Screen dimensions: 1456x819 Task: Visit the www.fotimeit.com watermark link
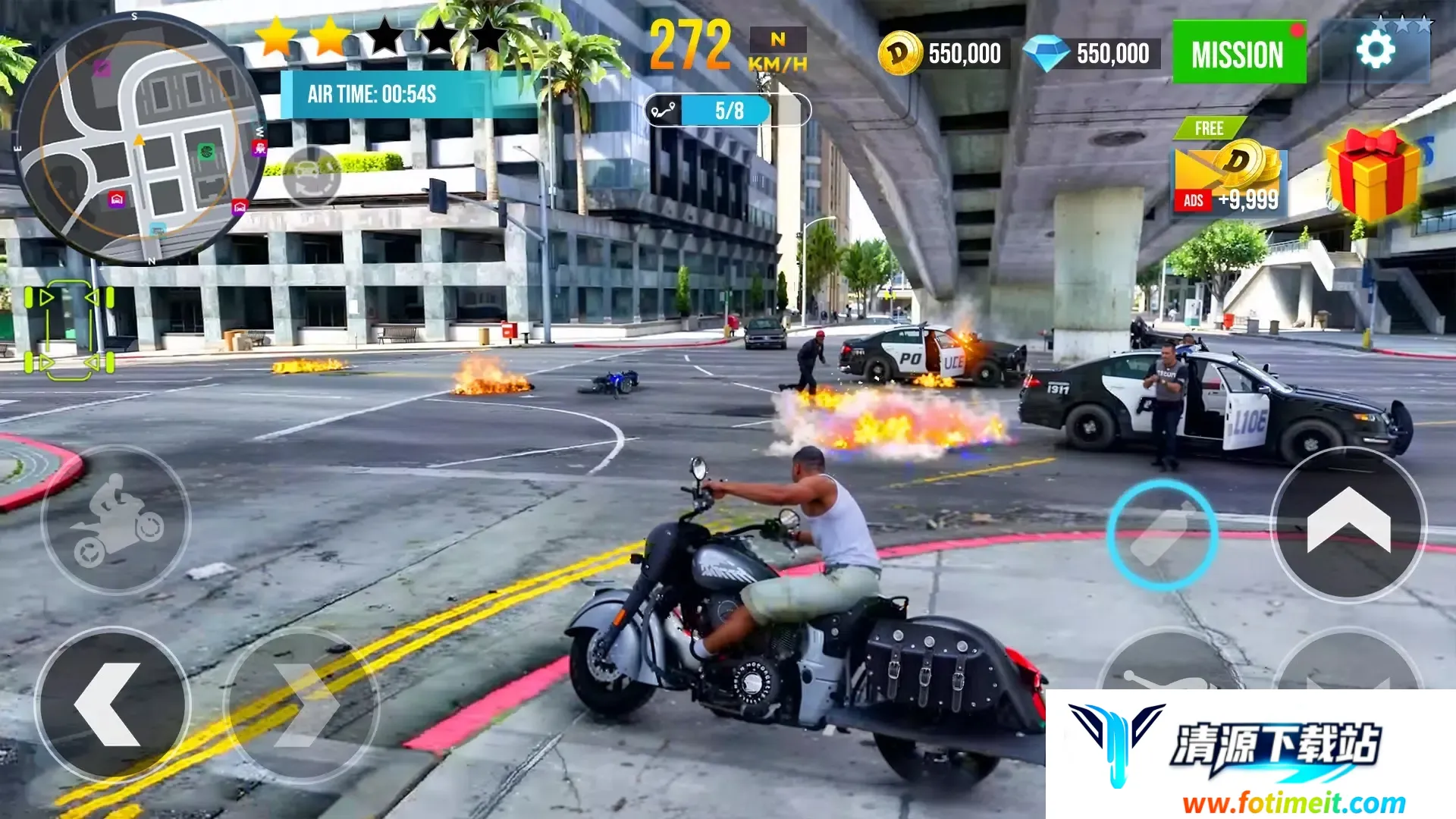pos(1294,802)
